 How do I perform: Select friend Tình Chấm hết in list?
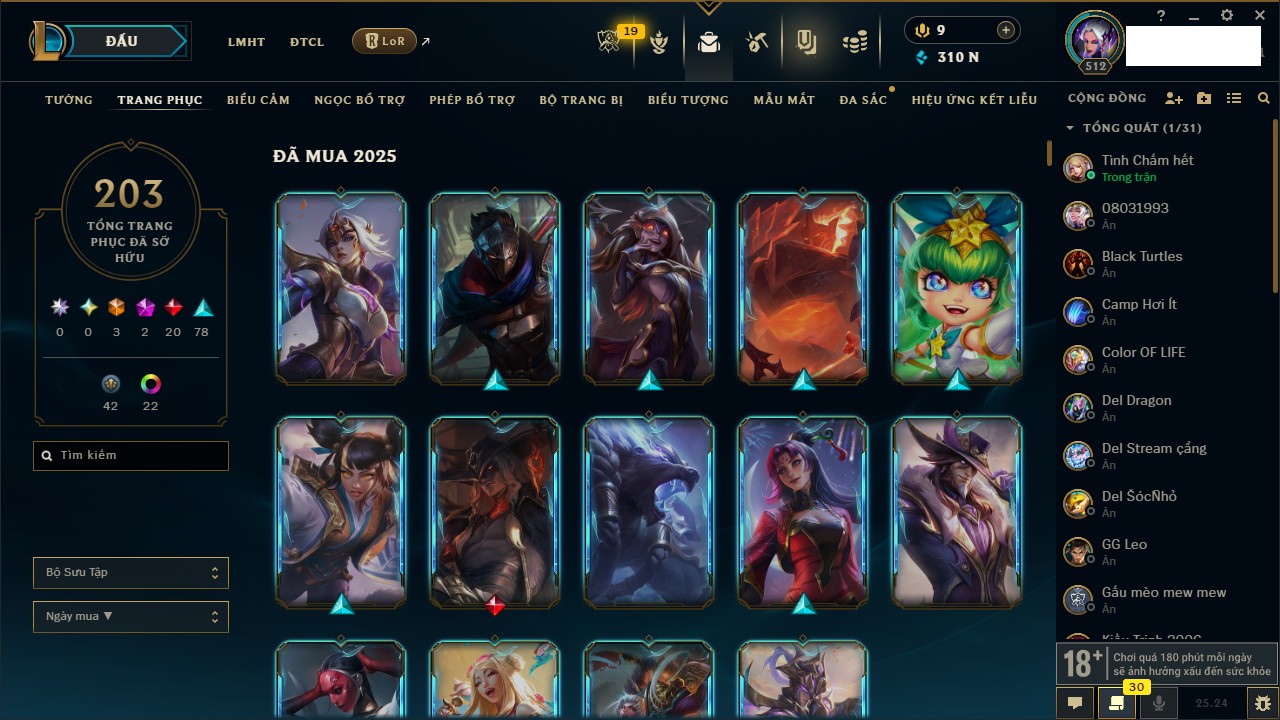coord(1147,168)
